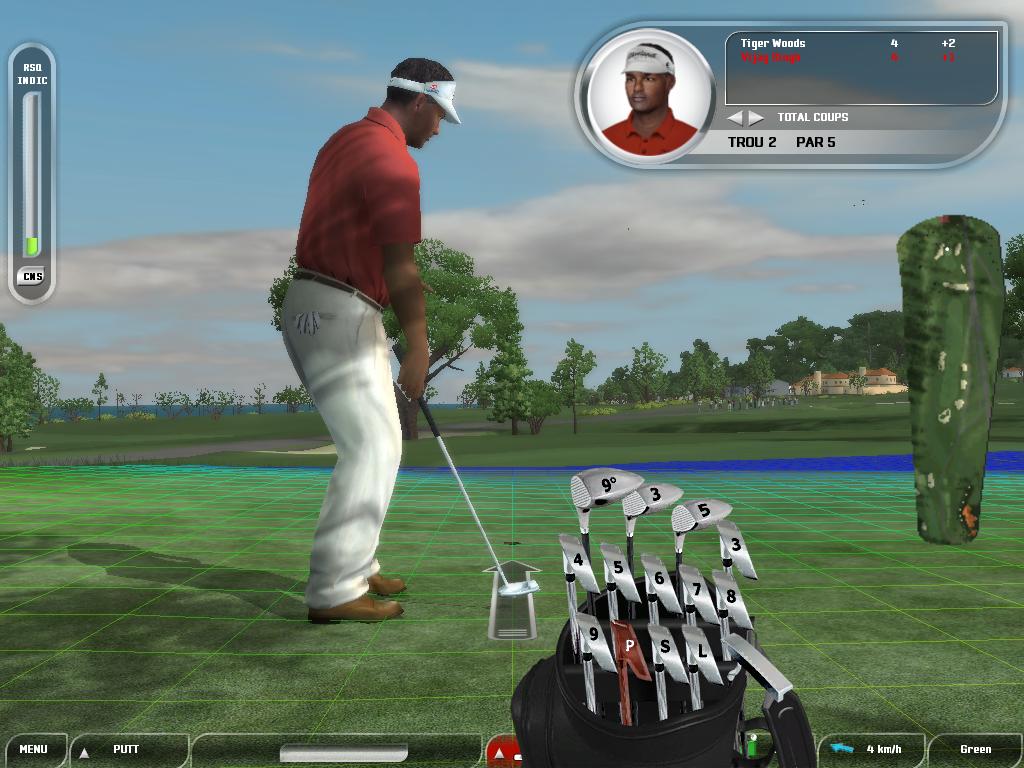Select the 6 iron
The image size is (1024, 768).
(x=659, y=578)
